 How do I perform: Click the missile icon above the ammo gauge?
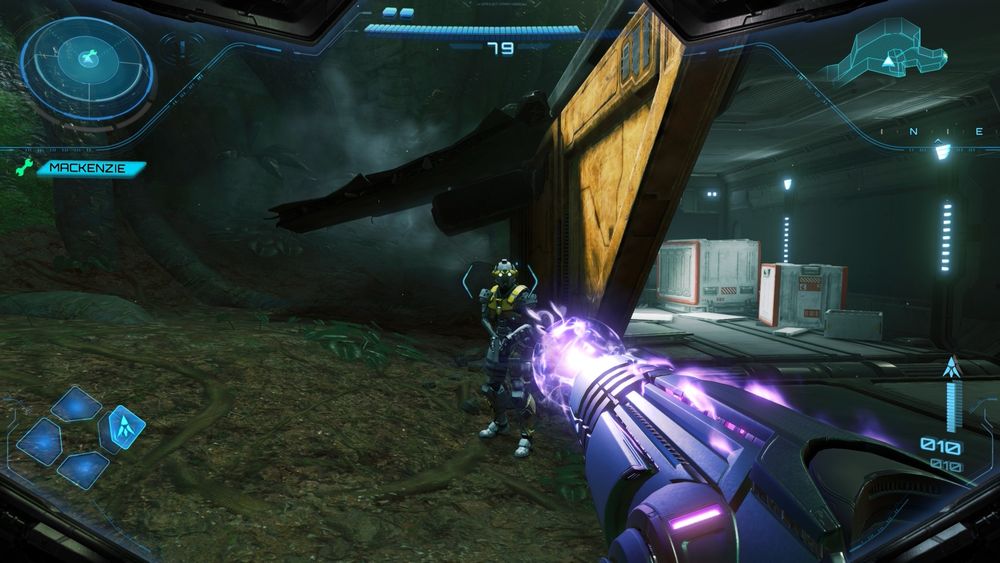click(x=951, y=367)
